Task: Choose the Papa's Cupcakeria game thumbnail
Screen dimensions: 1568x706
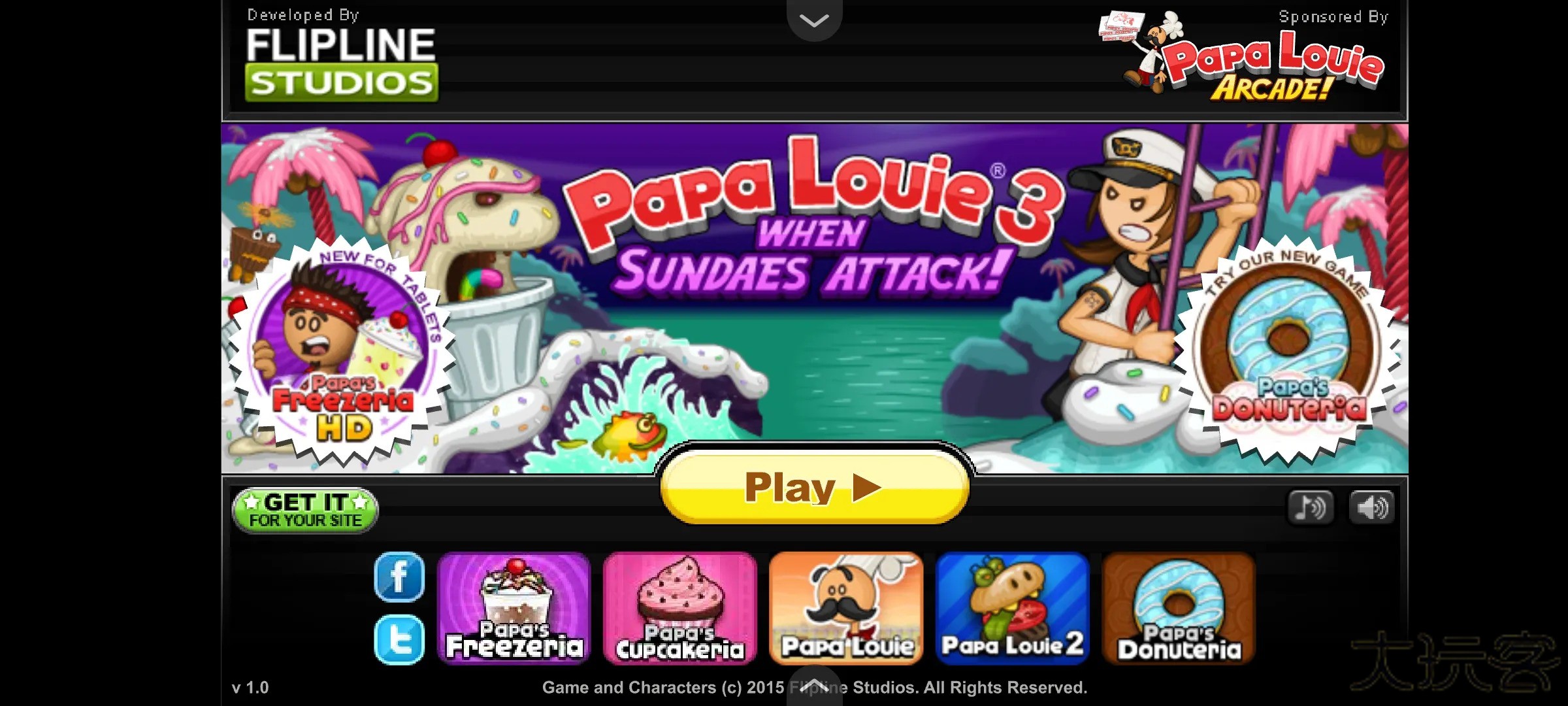Action: (680, 608)
